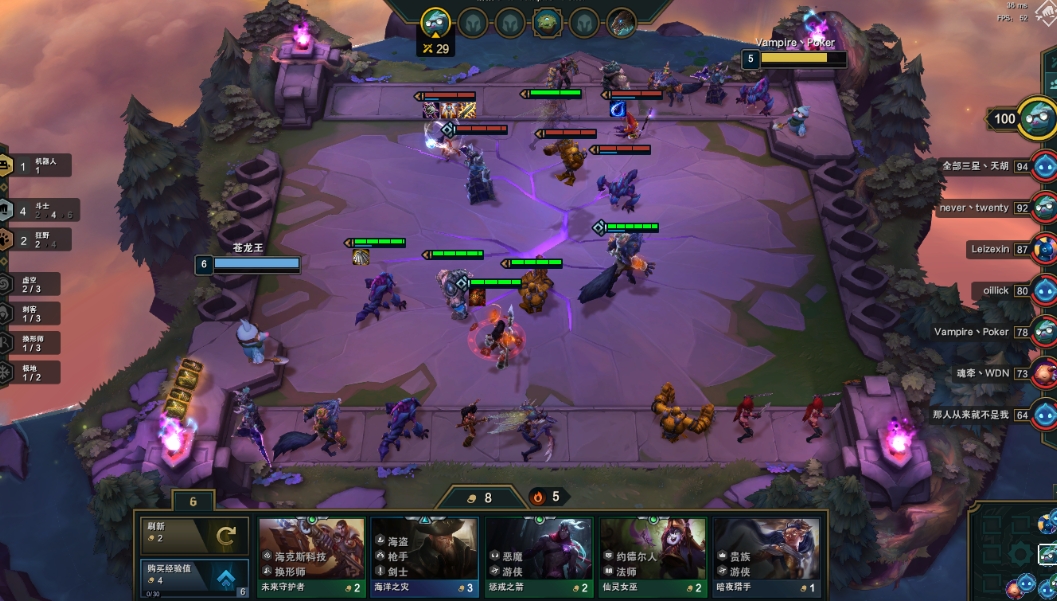The image size is (1057, 601).
Task: Purchase the 海洋之灾 pirate card
Action: (424, 556)
